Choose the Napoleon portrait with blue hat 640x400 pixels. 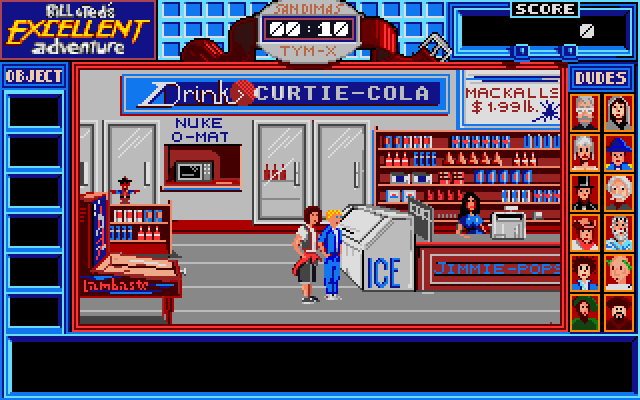[619, 152]
